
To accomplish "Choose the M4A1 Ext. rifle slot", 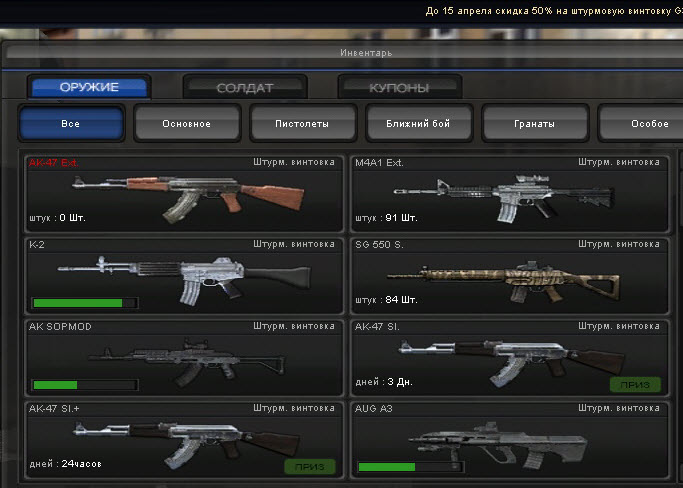I will click(x=508, y=193).
